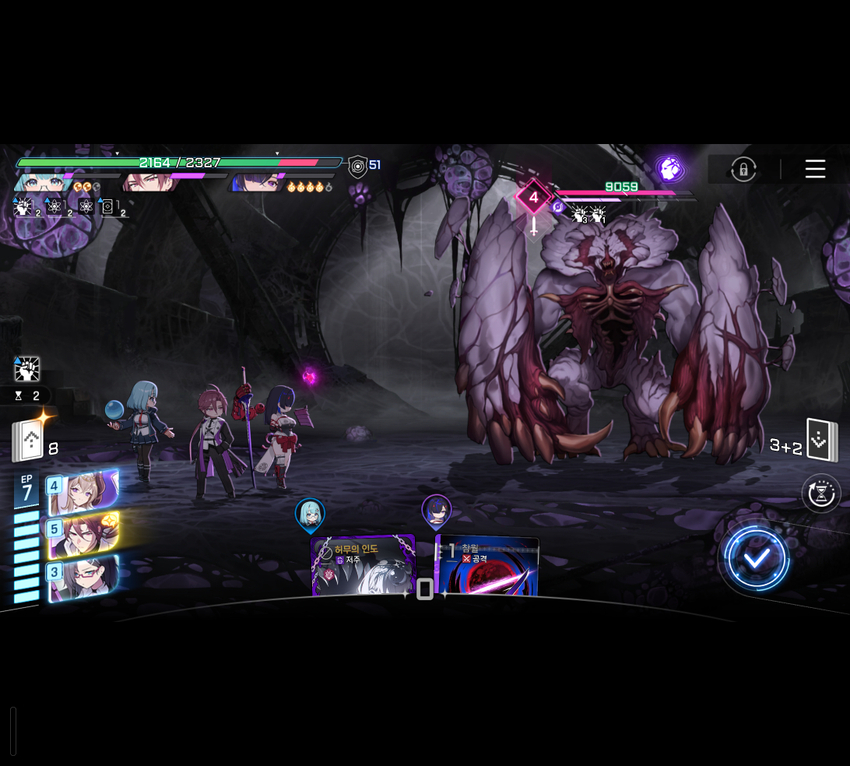Select the red-haired party member portrait
This screenshot has width=850, height=766.
click(x=147, y=183)
